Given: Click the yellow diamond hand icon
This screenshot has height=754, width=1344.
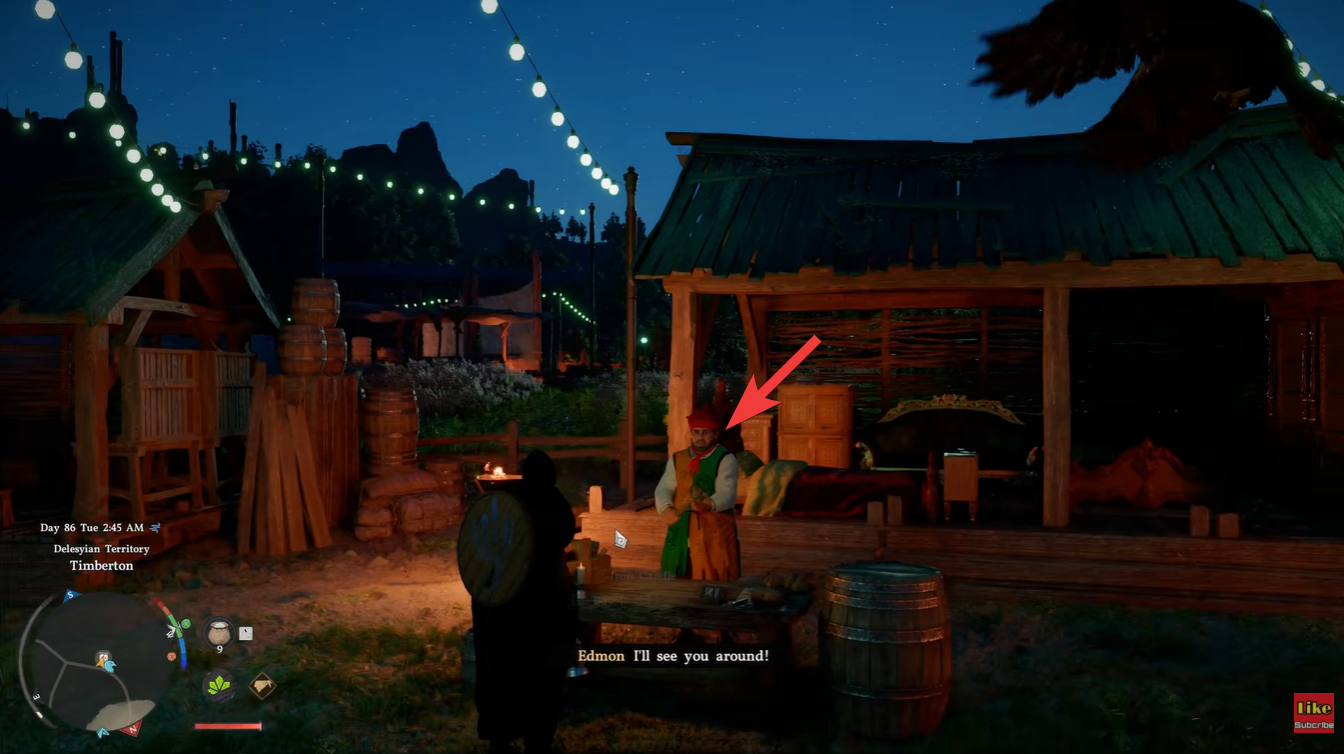Looking at the screenshot, I should pos(263,684).
